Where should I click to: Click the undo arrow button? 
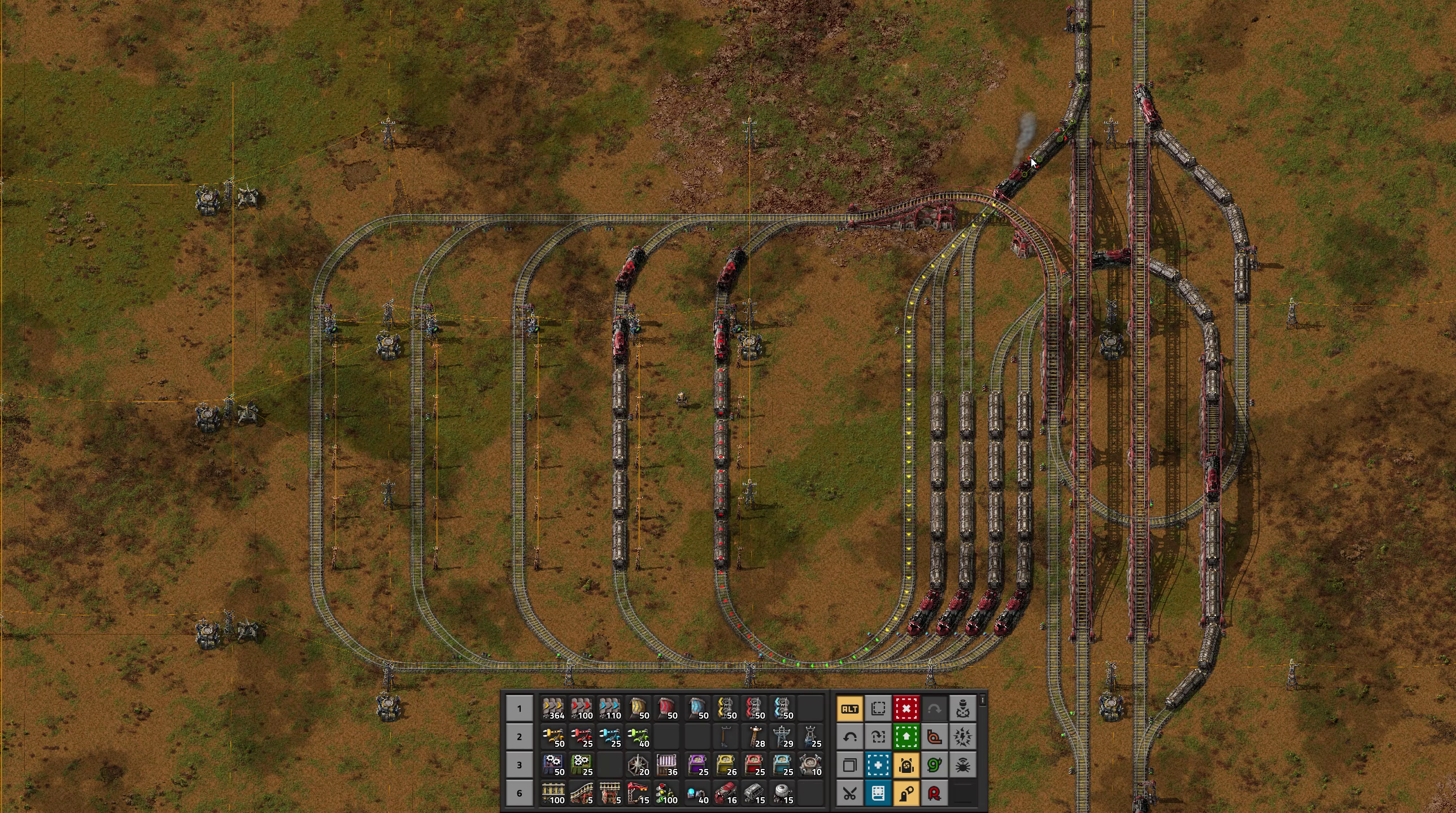click(849, 737)
